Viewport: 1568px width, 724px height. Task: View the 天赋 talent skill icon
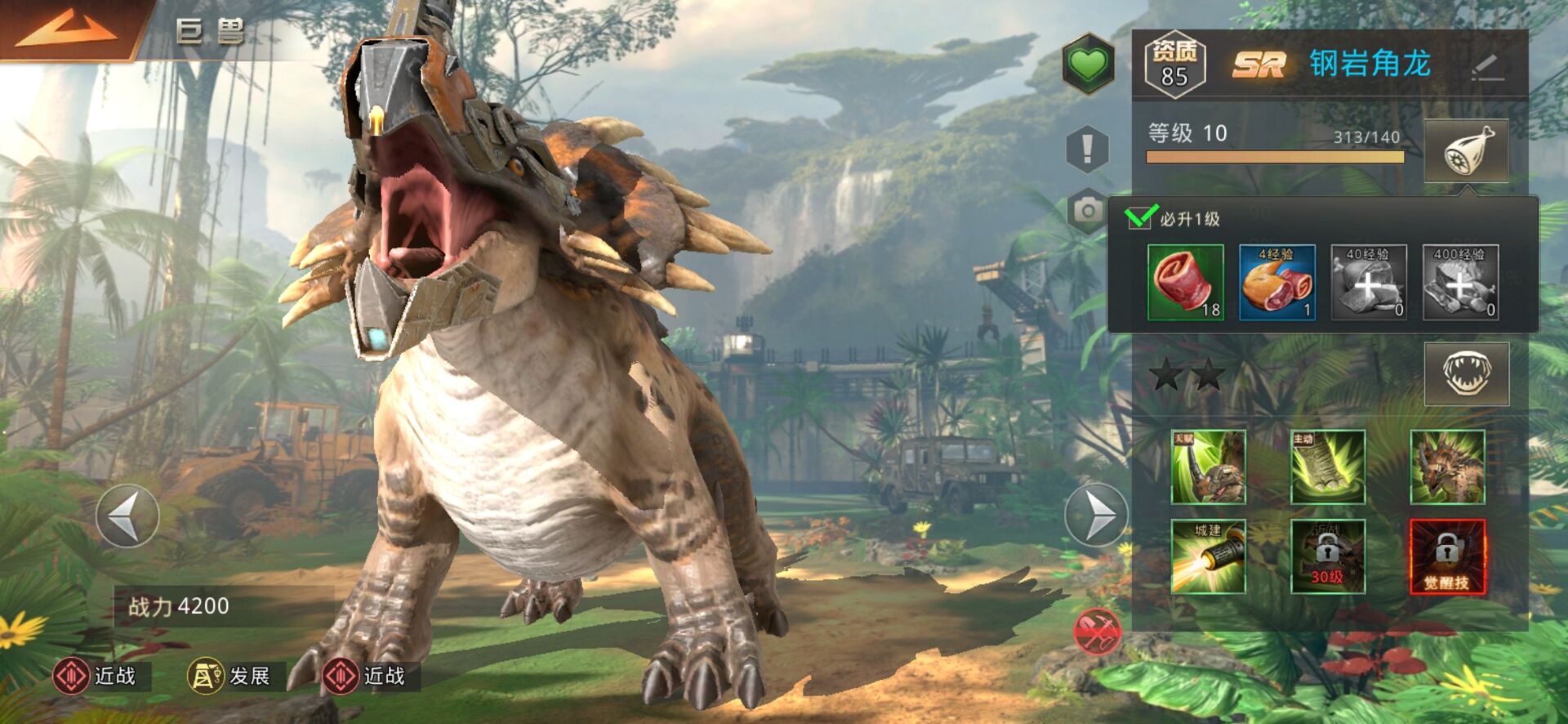click(x=1208, y=467)
